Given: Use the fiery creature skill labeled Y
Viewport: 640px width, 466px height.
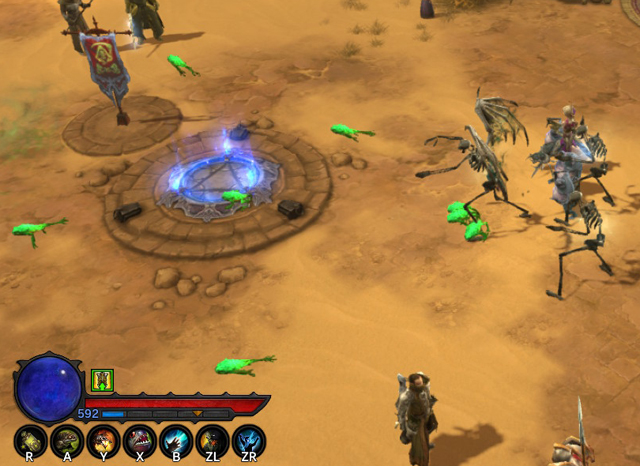Looking at the screenshot, I should 103,440.
